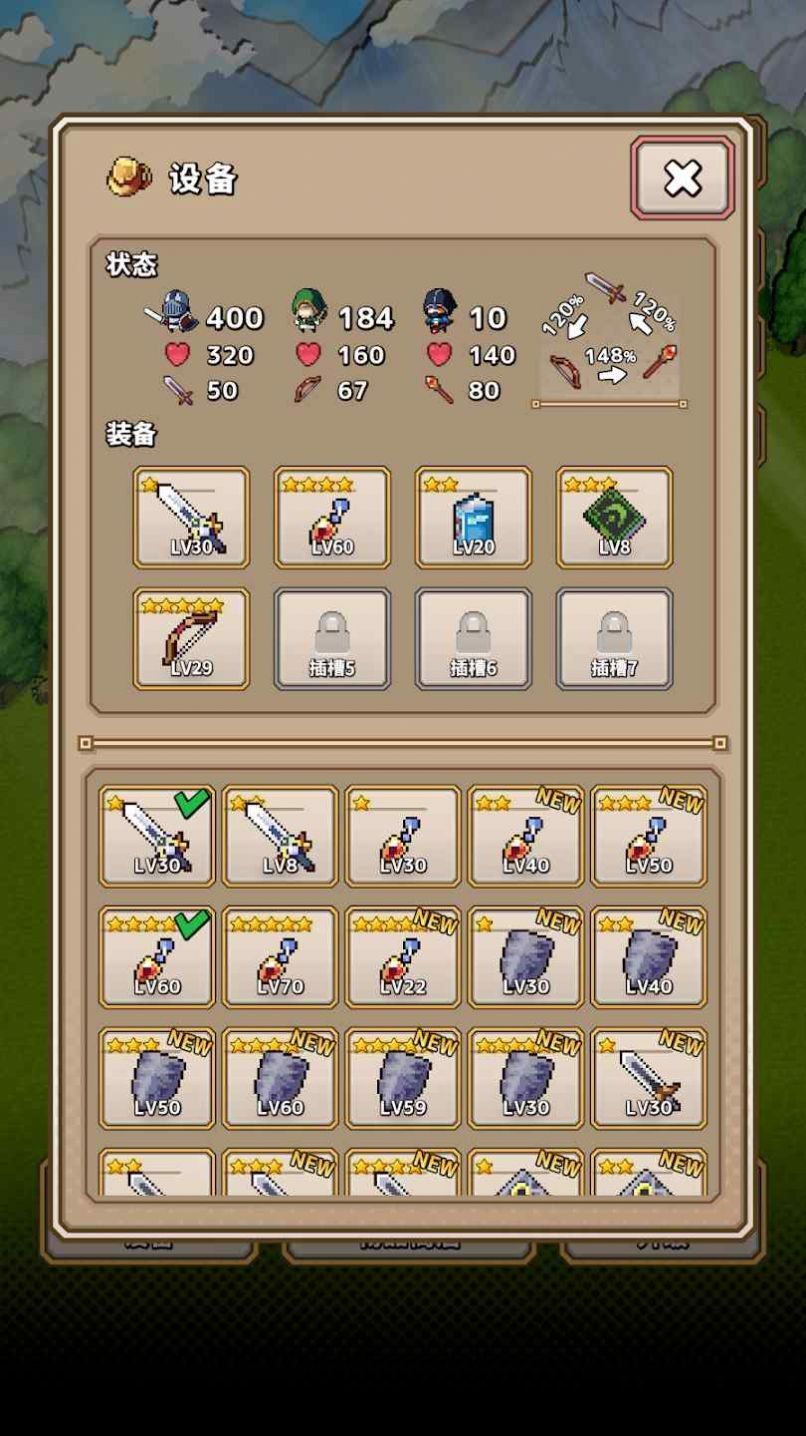This screenshot has width=806, height=1436.
Task: Select the checkmarked LV60 staff in inventory
Action: pyautogui.click(x=157, y=957)
